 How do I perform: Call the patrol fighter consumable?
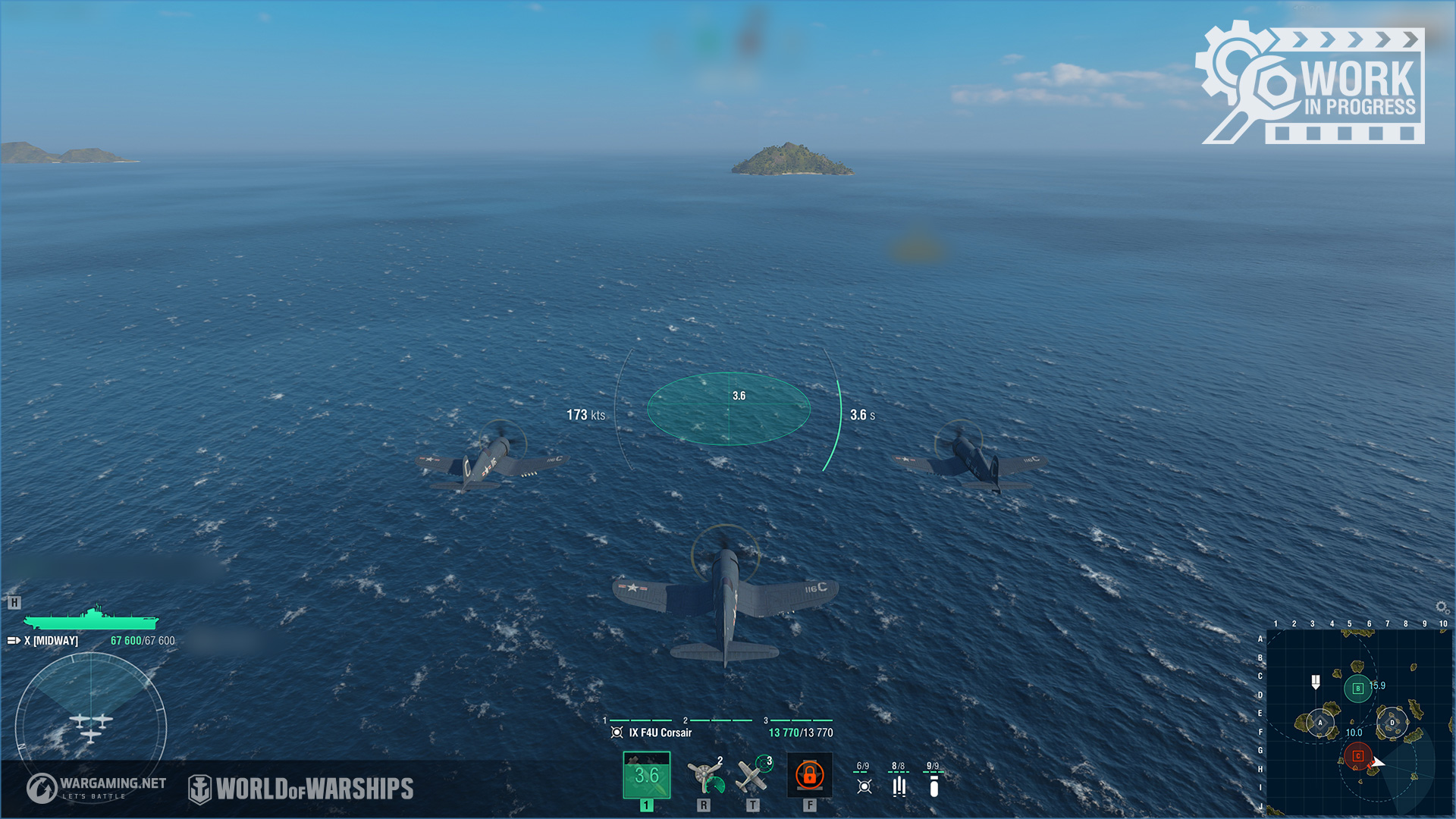(x=752, y=775)
